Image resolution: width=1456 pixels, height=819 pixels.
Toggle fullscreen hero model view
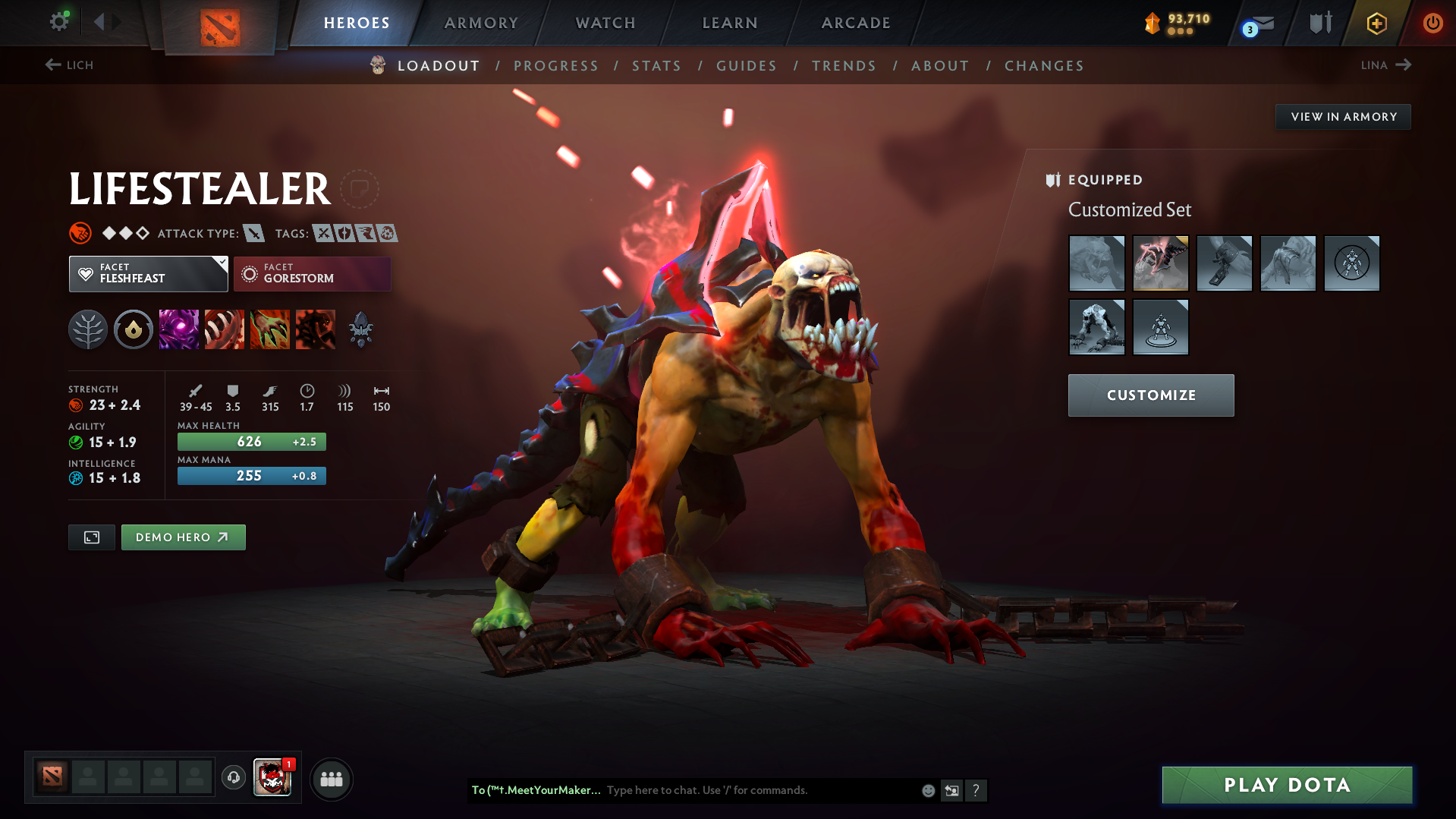click(92, 537)
